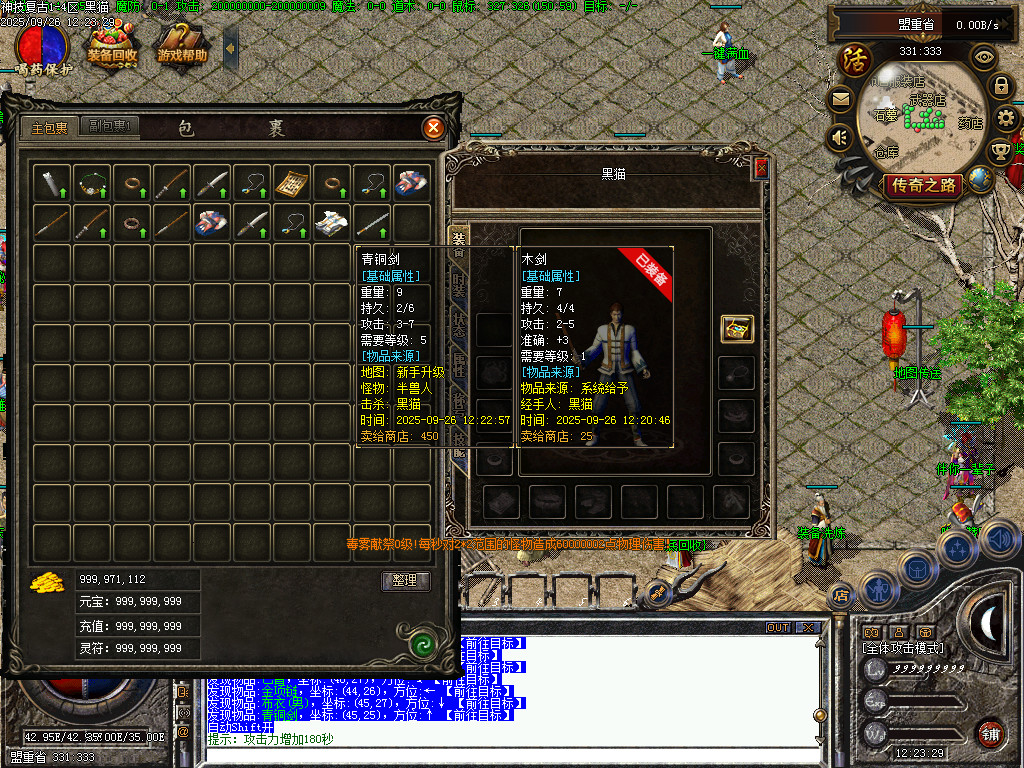This screenshot has width=1024, height=768.
Task: Select the scroll book item in the bag
Action: pos(291,181)
